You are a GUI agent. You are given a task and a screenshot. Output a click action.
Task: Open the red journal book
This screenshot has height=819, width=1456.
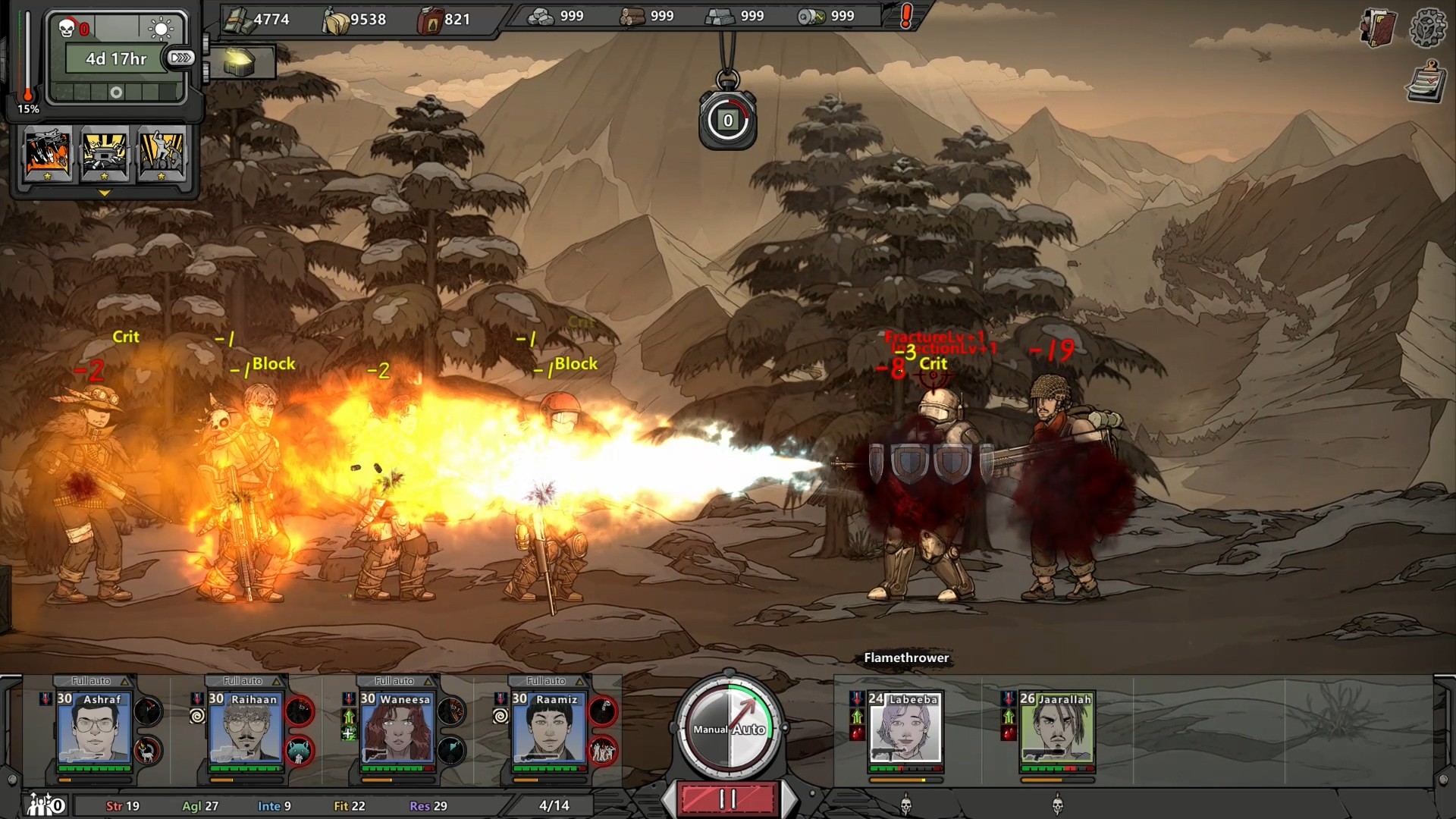(x=1377, y=29)
